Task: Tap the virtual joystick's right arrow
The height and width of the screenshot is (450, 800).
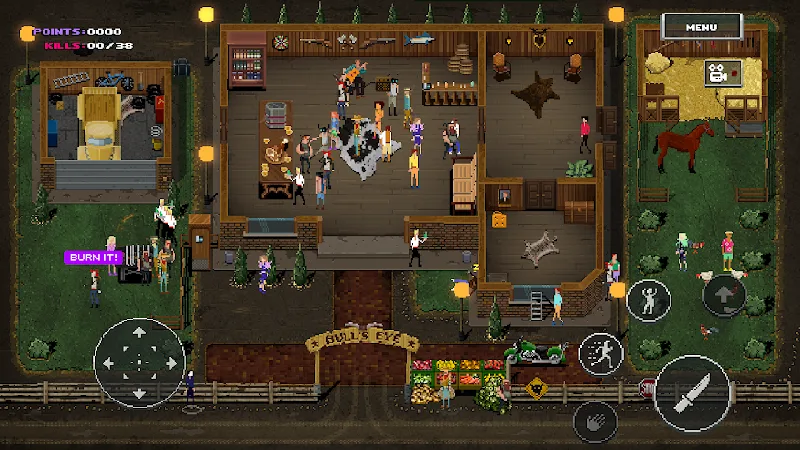Action: pyautogui.click(x=170, y=362)
